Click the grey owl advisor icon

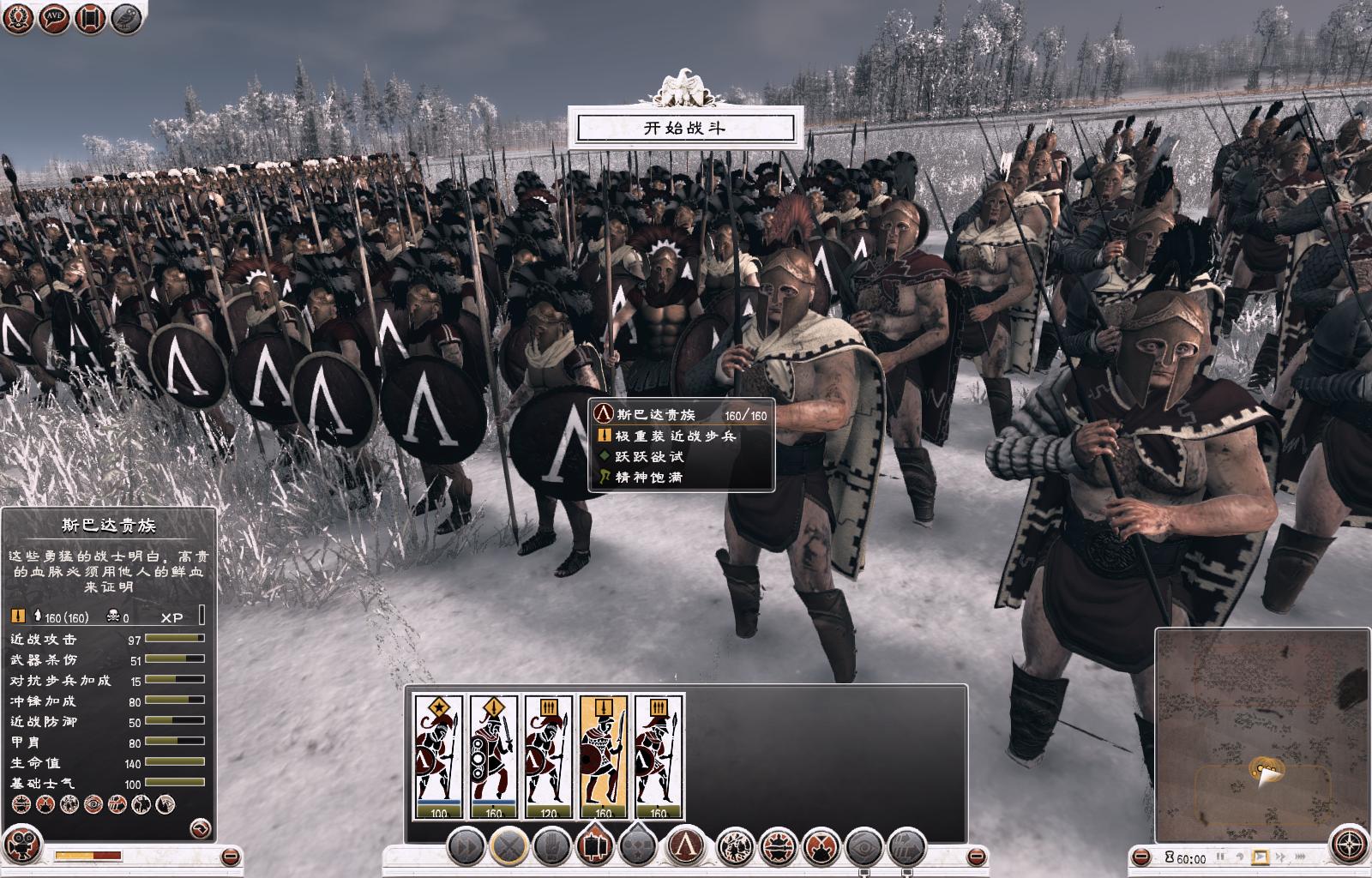[125, 18]
